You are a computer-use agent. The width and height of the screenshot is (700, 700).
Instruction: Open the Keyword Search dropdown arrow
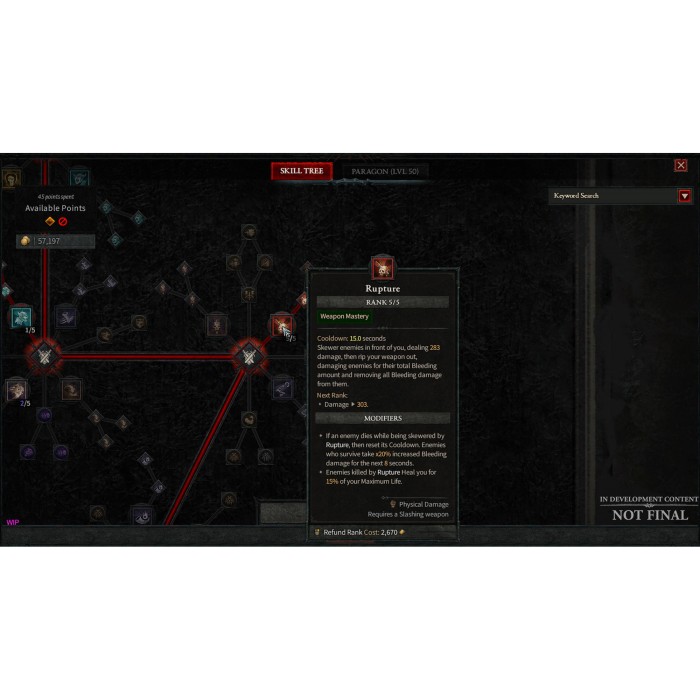point(685,196)
